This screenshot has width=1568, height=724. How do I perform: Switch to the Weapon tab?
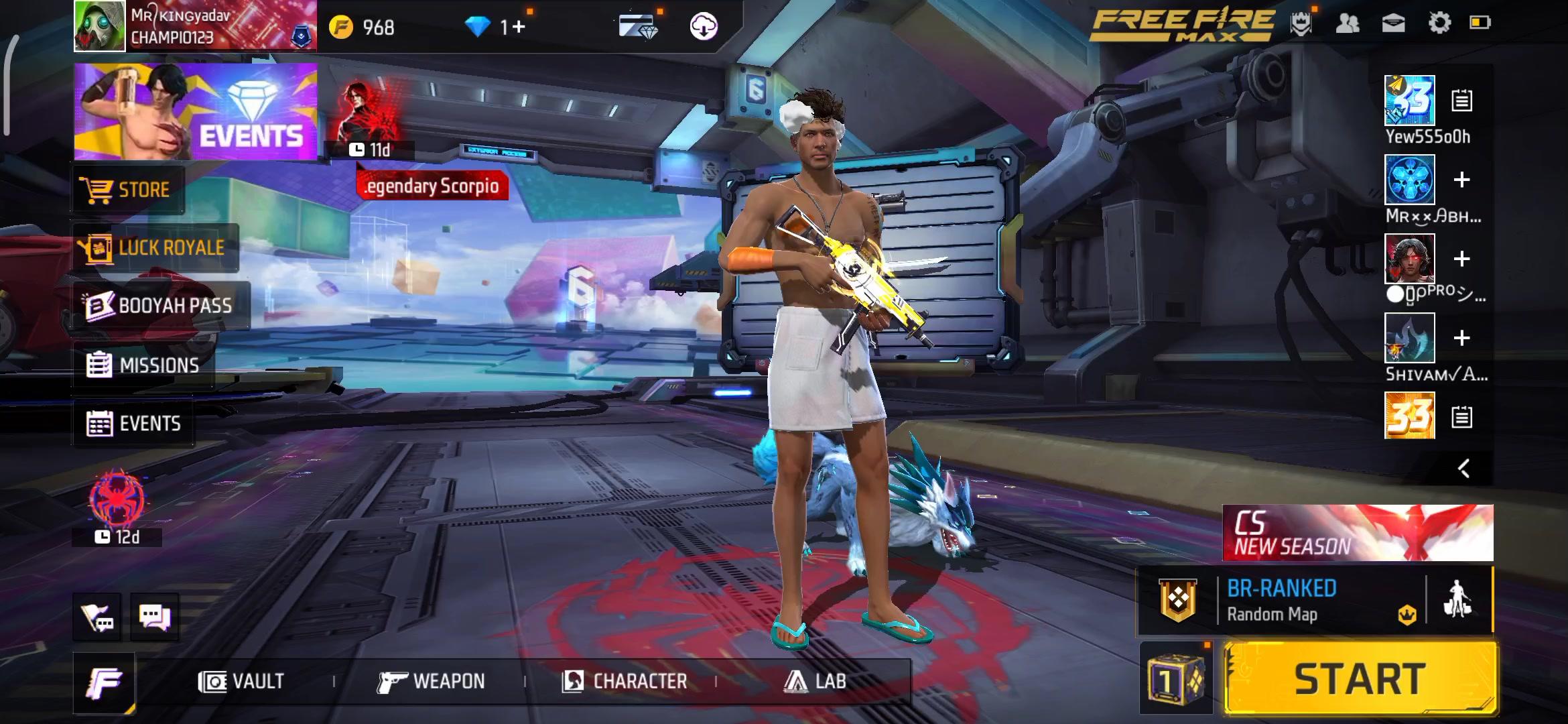coord(431,682)
